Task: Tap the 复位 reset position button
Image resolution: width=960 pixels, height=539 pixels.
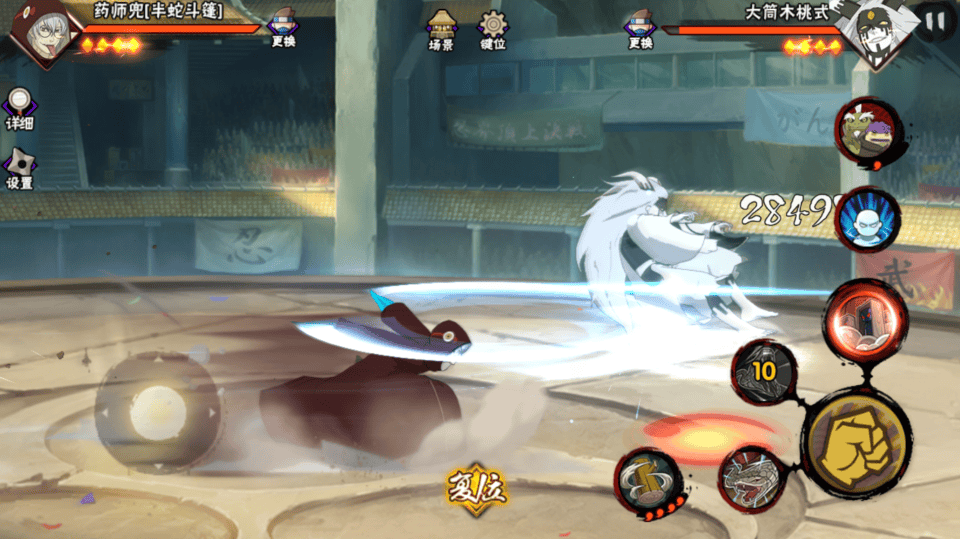Action: (x=476, y=487)
